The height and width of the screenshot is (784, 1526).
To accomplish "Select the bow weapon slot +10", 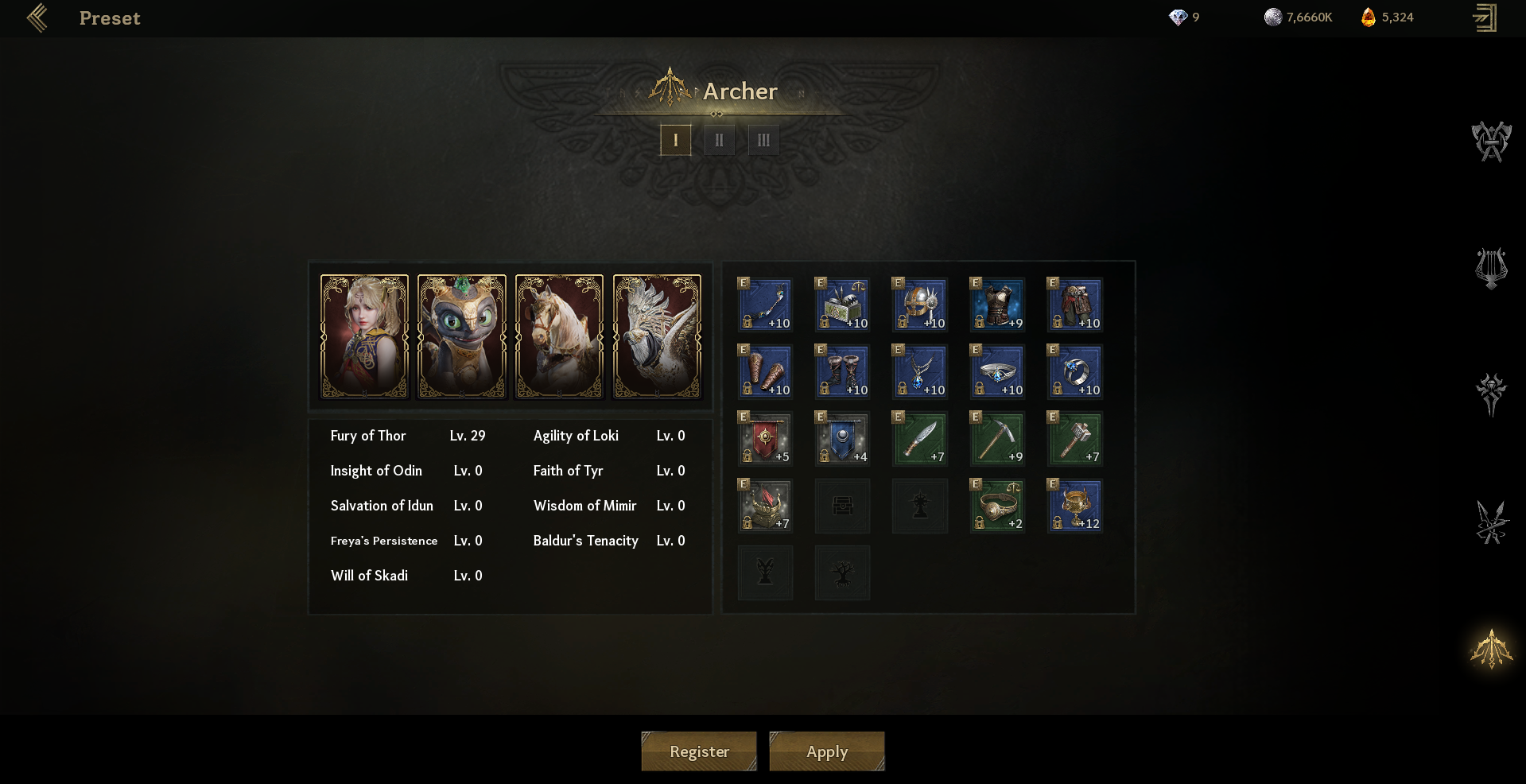I will pyautogui.click(x=765, y=305).
